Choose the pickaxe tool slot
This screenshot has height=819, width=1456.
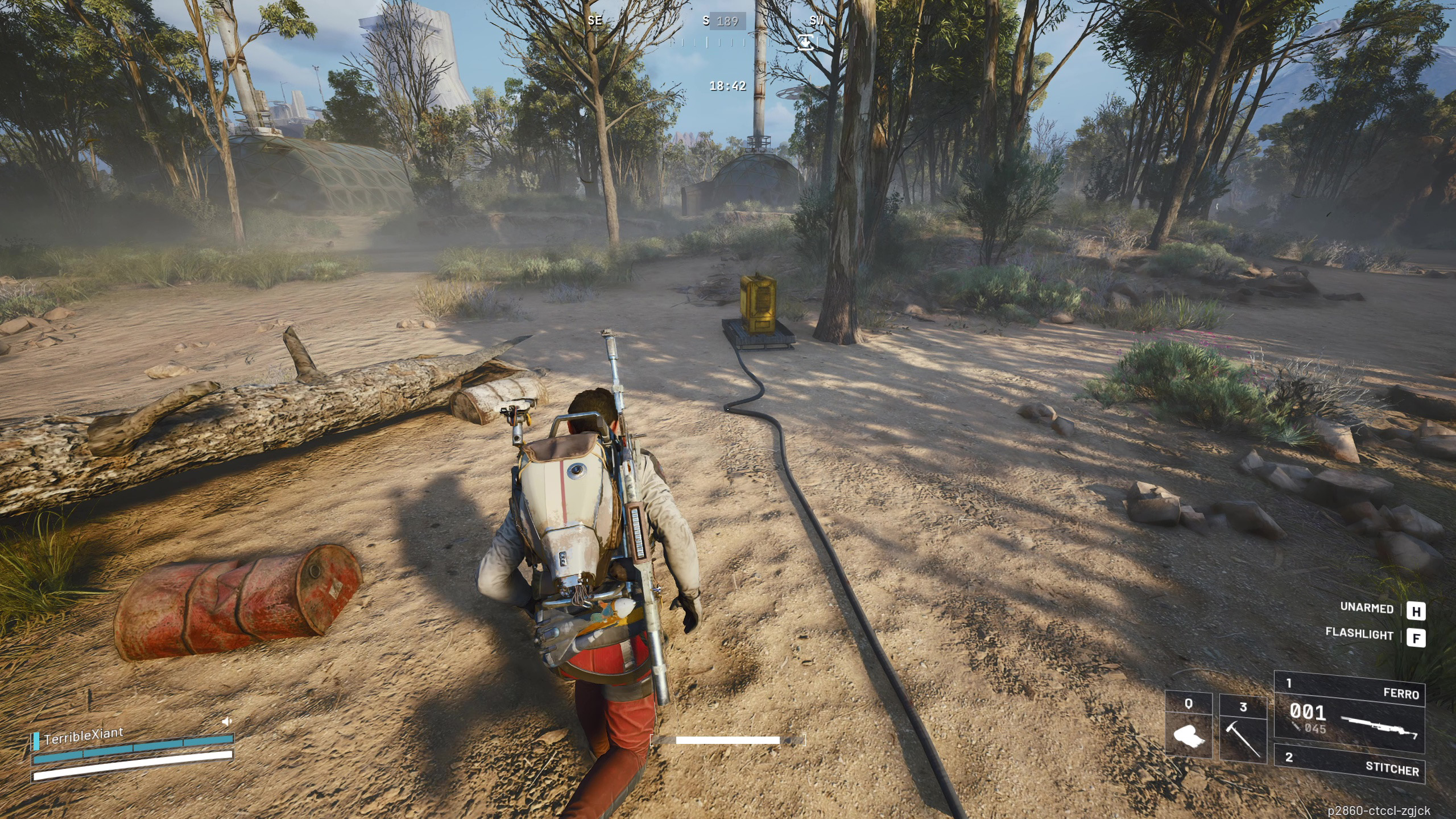pyautogui.click(x=1243, y=728)
